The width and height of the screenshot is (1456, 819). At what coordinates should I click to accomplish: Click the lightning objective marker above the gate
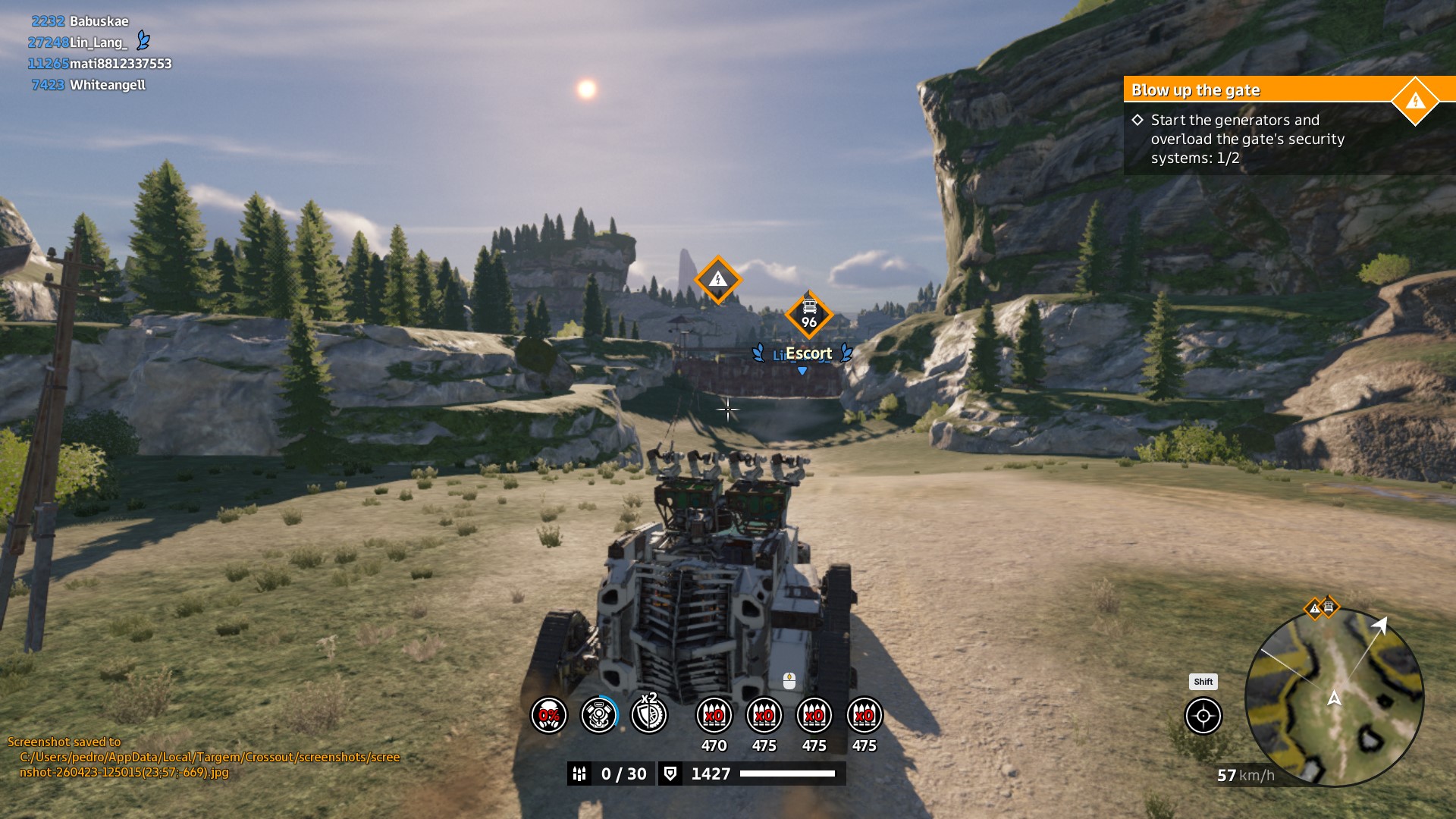coord(717,280)
